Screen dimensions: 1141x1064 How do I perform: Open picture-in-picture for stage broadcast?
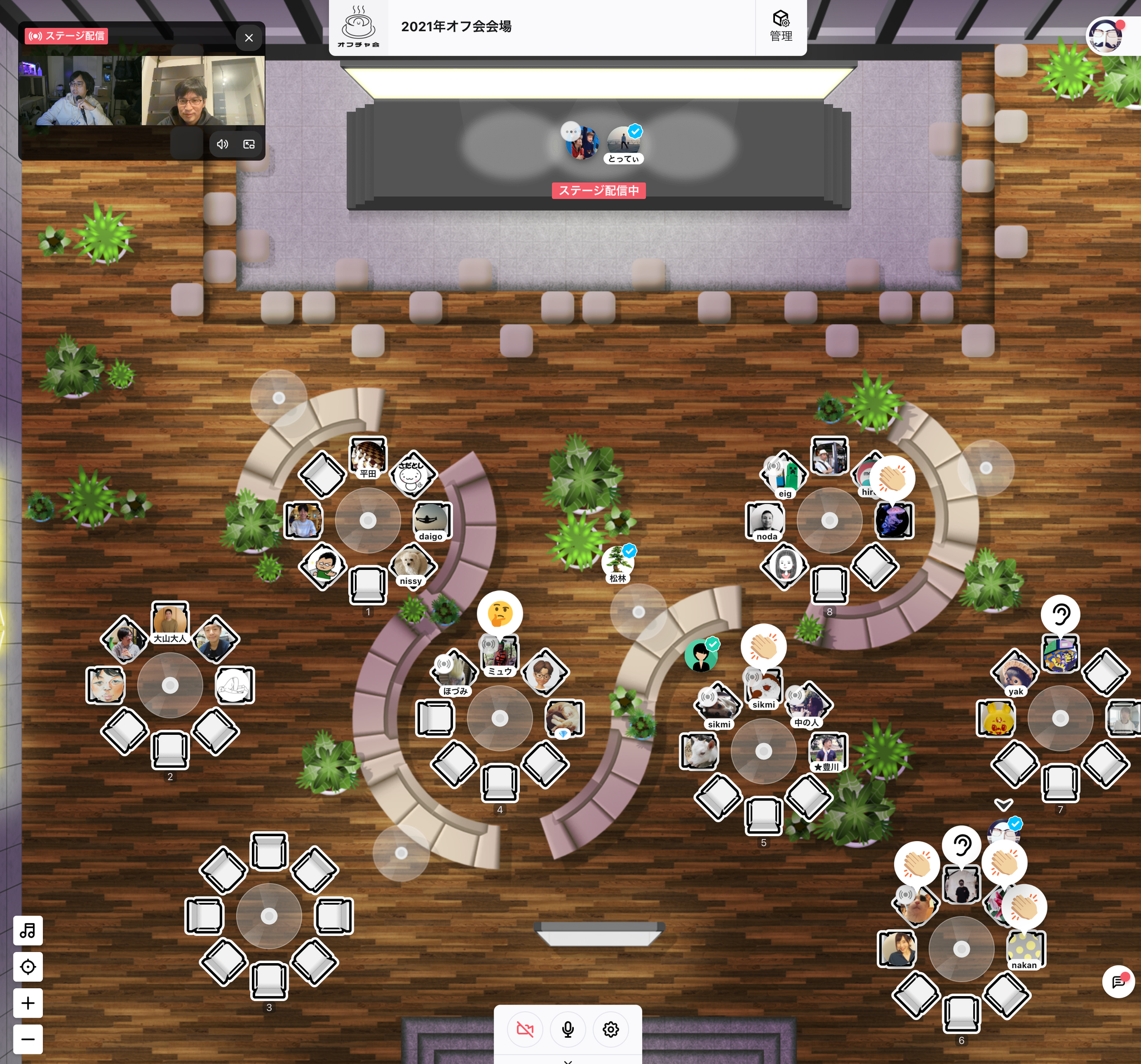click(x=249, y=144)
